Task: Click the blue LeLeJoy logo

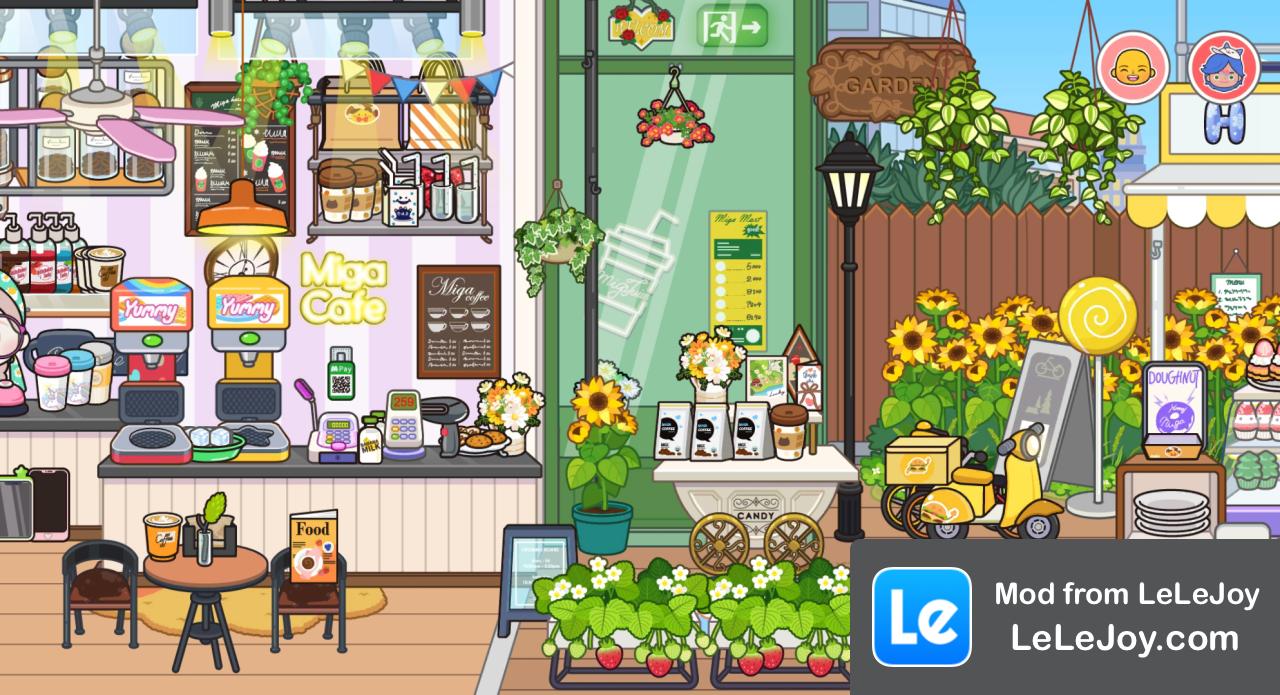Action: coord(921,616)
